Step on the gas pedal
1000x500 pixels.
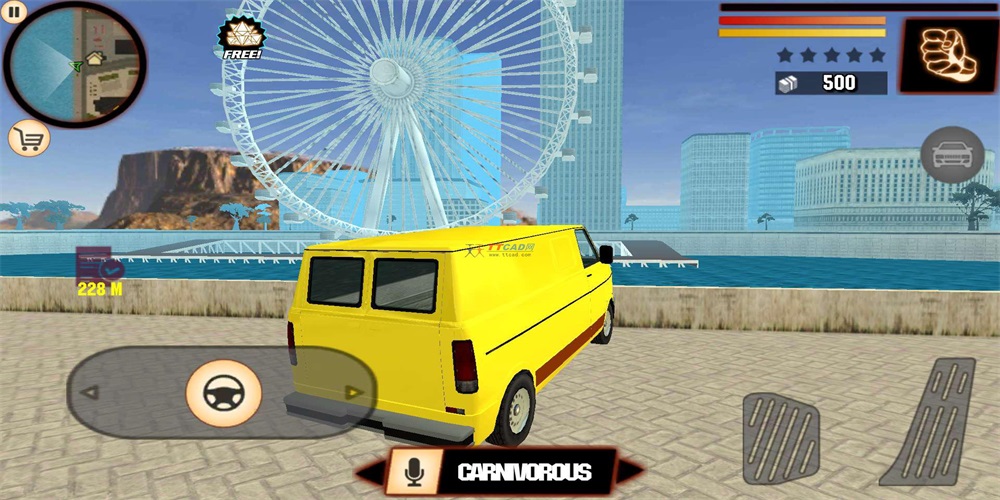tap(935, 422)
